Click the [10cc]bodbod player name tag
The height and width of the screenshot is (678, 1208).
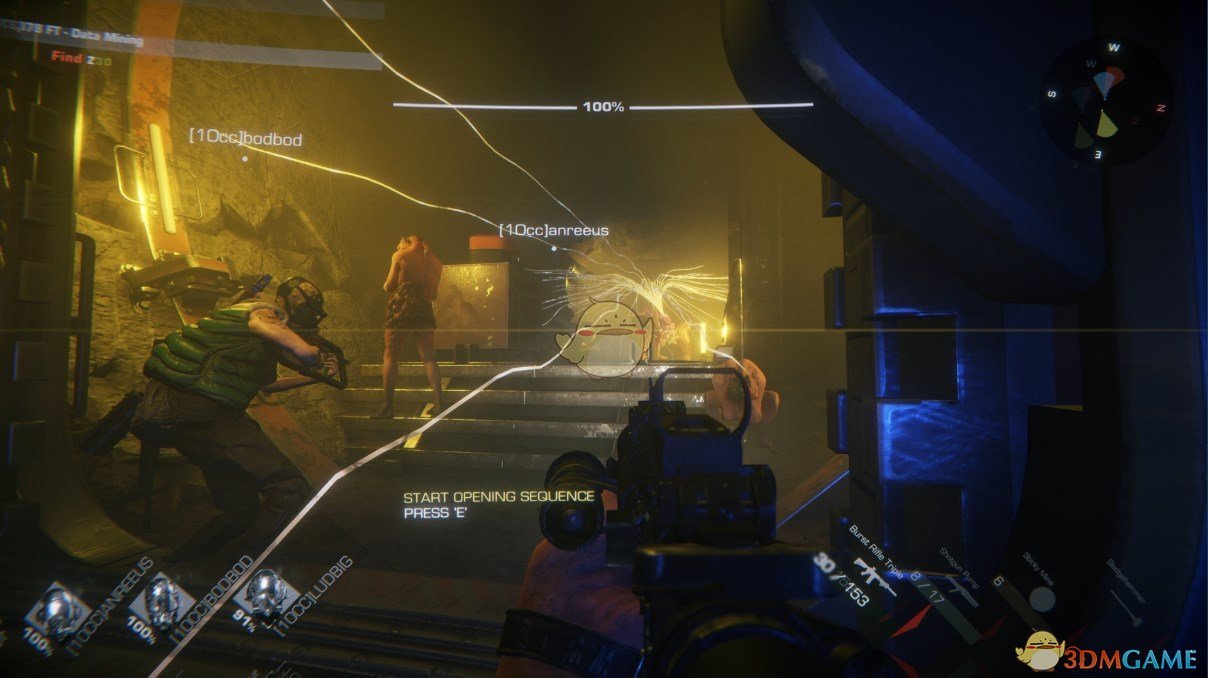pyautogui.click(x=245, y=140)
